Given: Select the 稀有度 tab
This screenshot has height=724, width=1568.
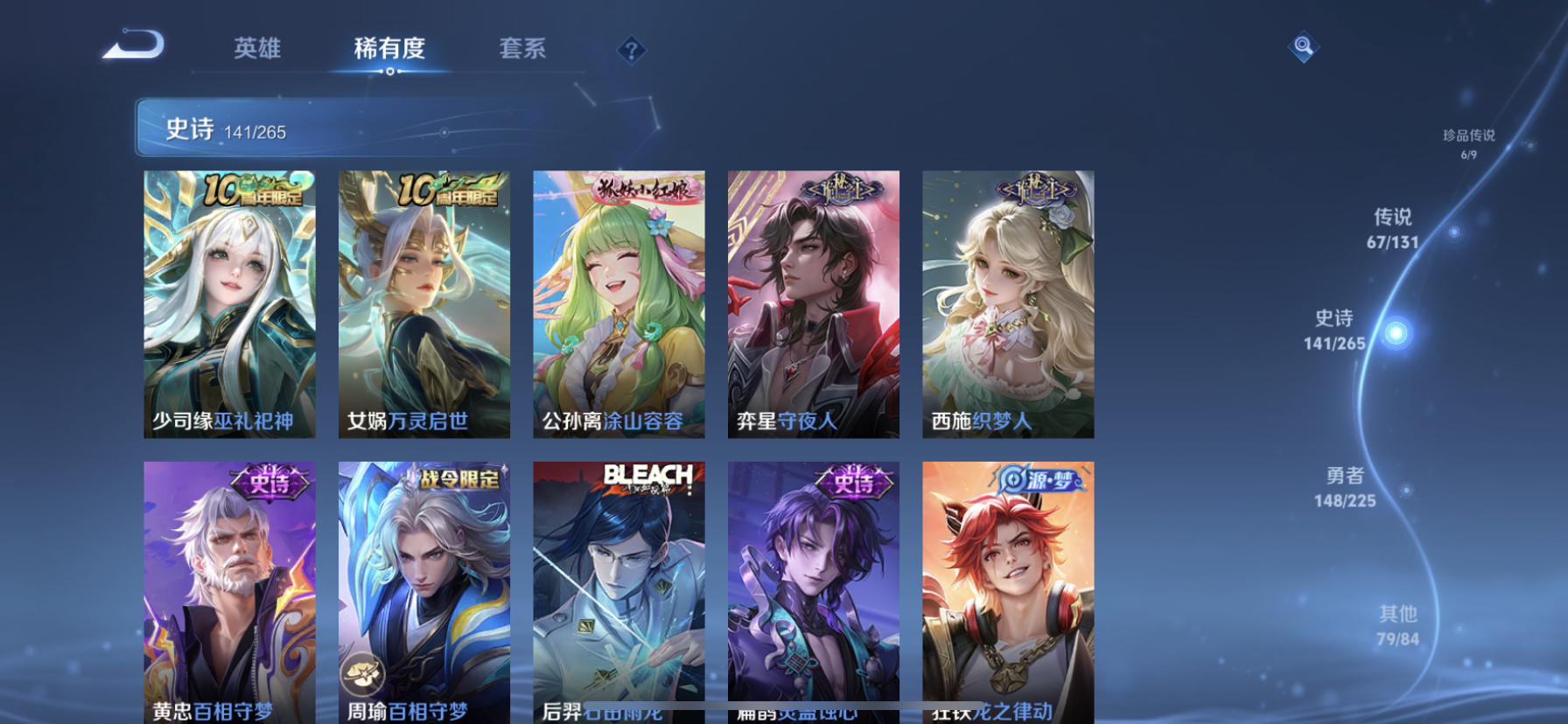Looking at the screenshot, I should coord(389,48).
